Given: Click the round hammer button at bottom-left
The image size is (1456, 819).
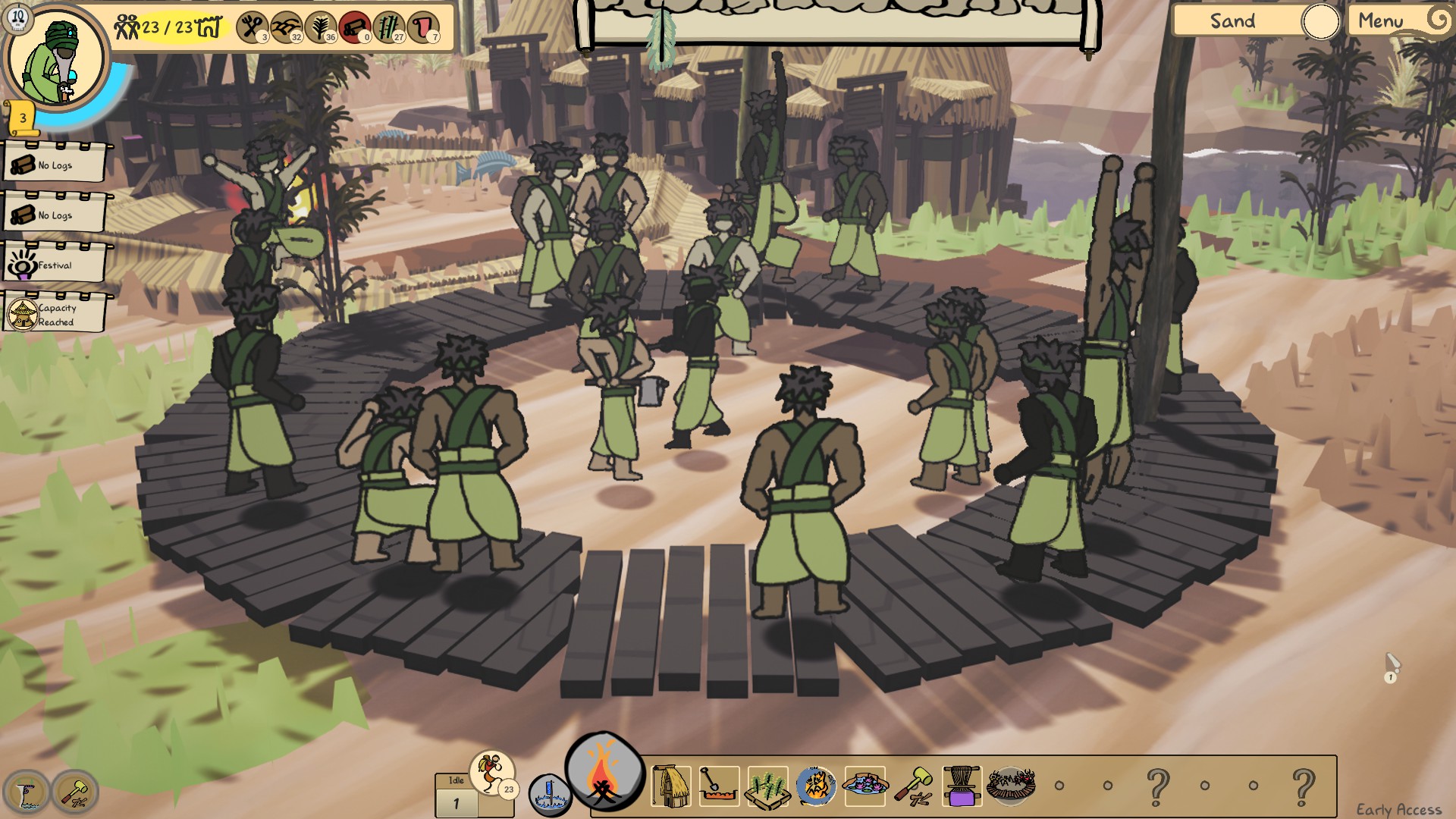Looking at the screenshot, I should pos(75,792).
